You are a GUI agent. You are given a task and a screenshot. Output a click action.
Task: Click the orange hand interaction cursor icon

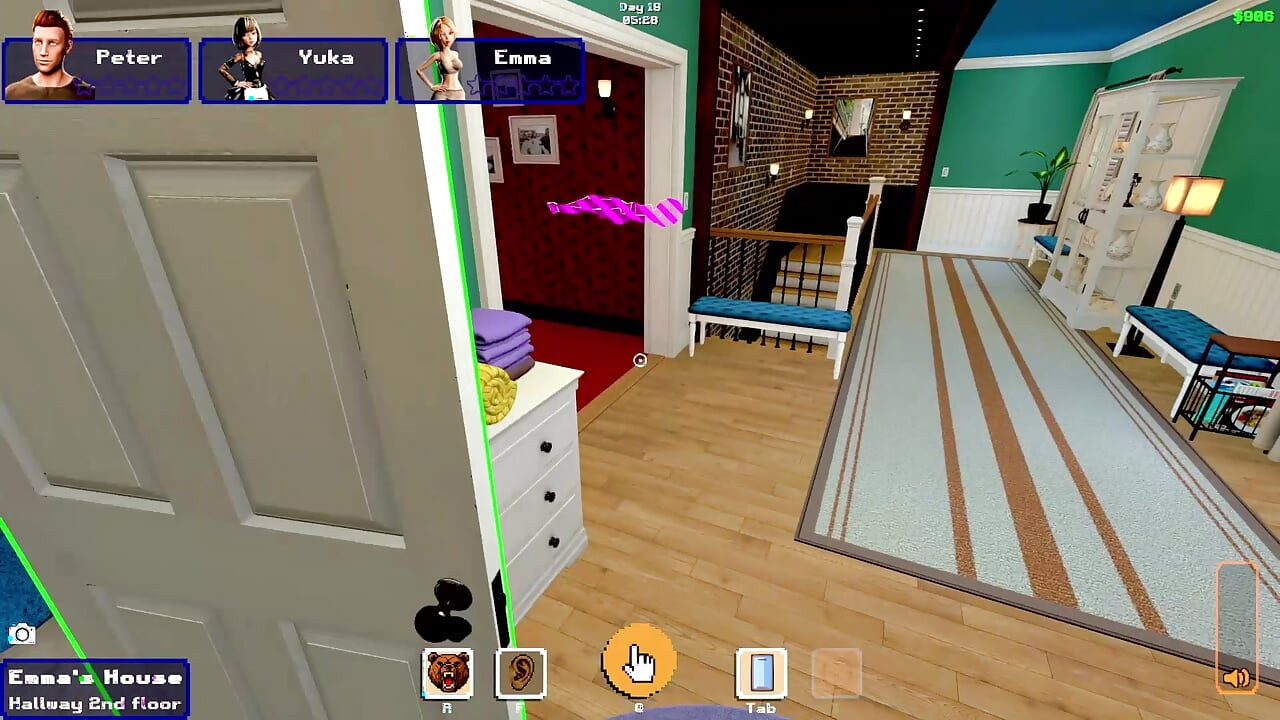pos(640,662)
